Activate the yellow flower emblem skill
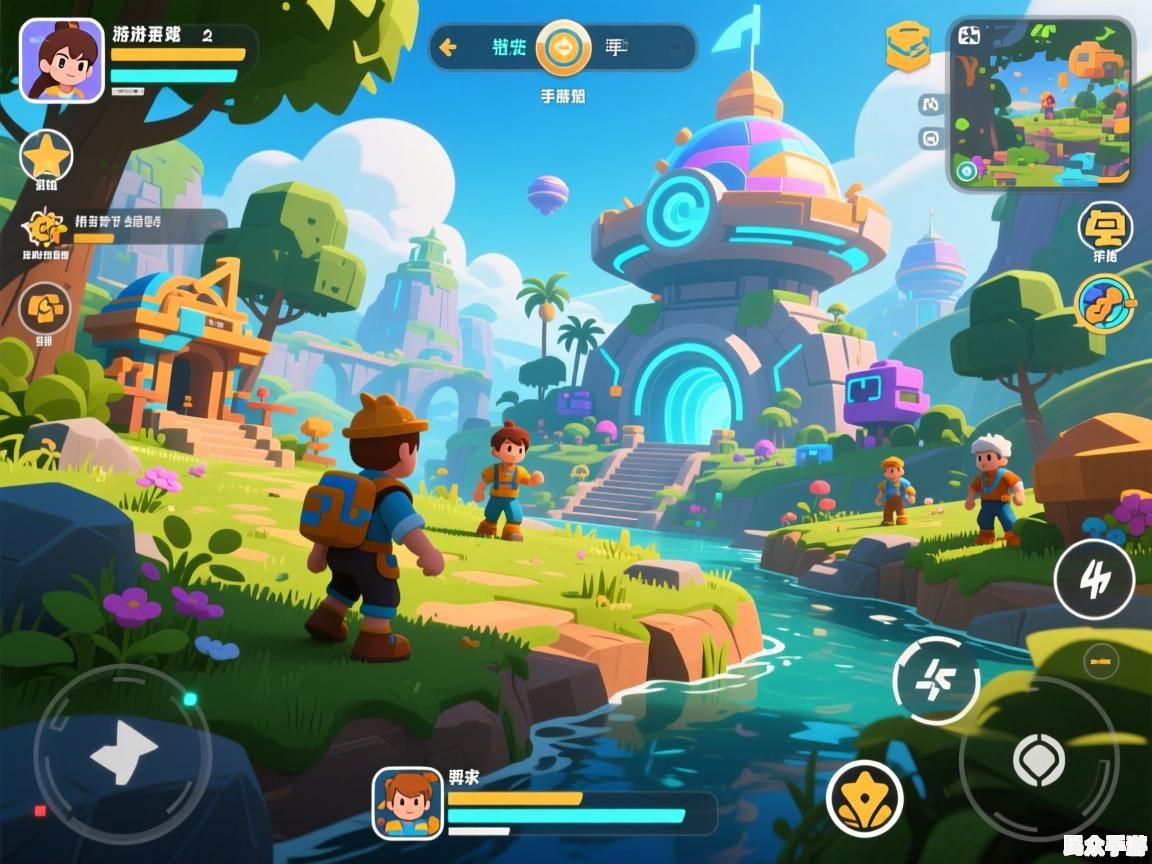This screenshot has width=1152, height=864. click(864, 798)
